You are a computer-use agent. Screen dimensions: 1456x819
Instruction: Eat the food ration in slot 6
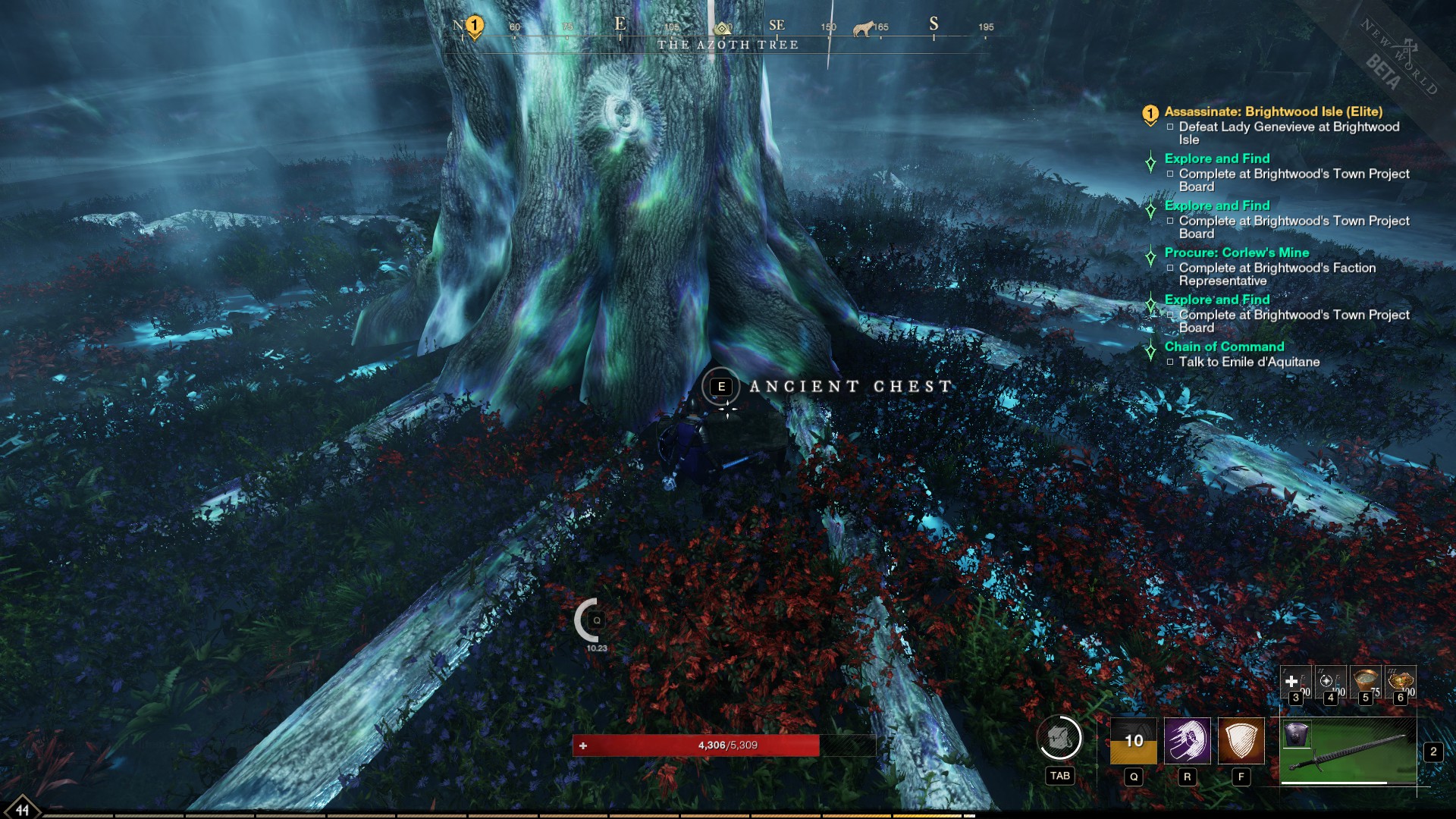pos(1401,681)
